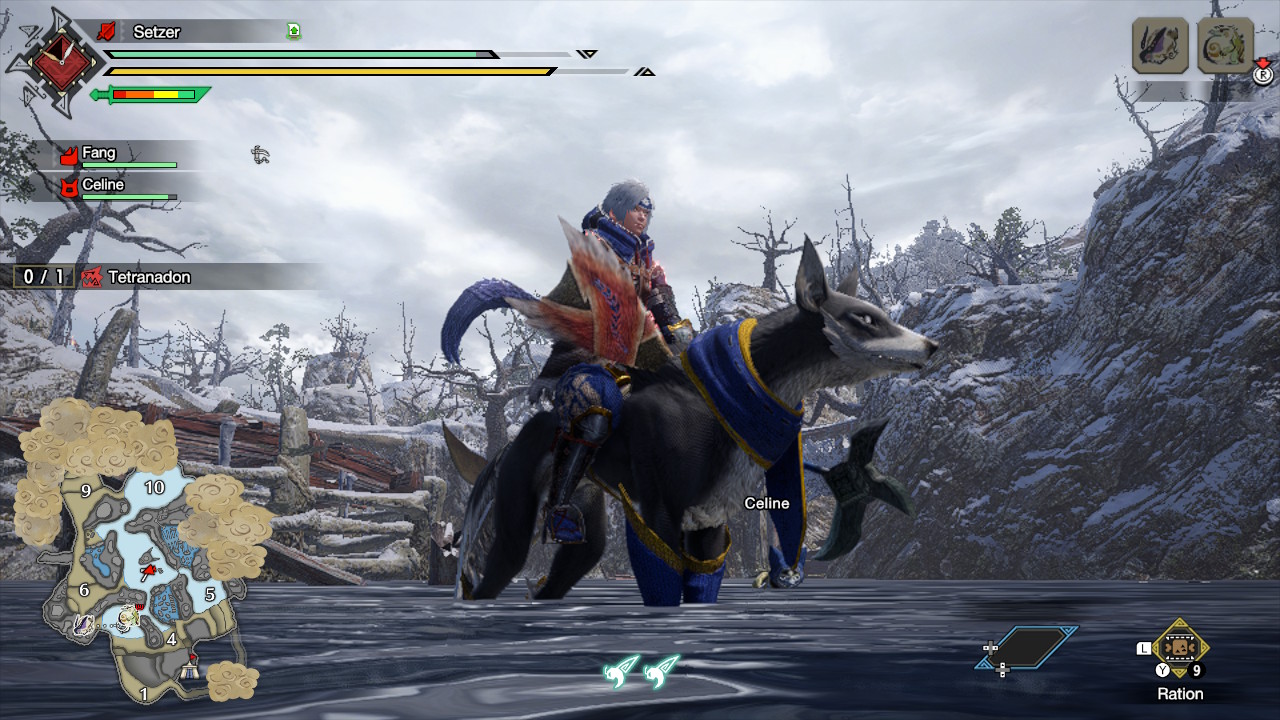Viewport: 1280px width, 720px height.
Task: Click Setzer's yellow stamina bar
Action: pos(330,71)
